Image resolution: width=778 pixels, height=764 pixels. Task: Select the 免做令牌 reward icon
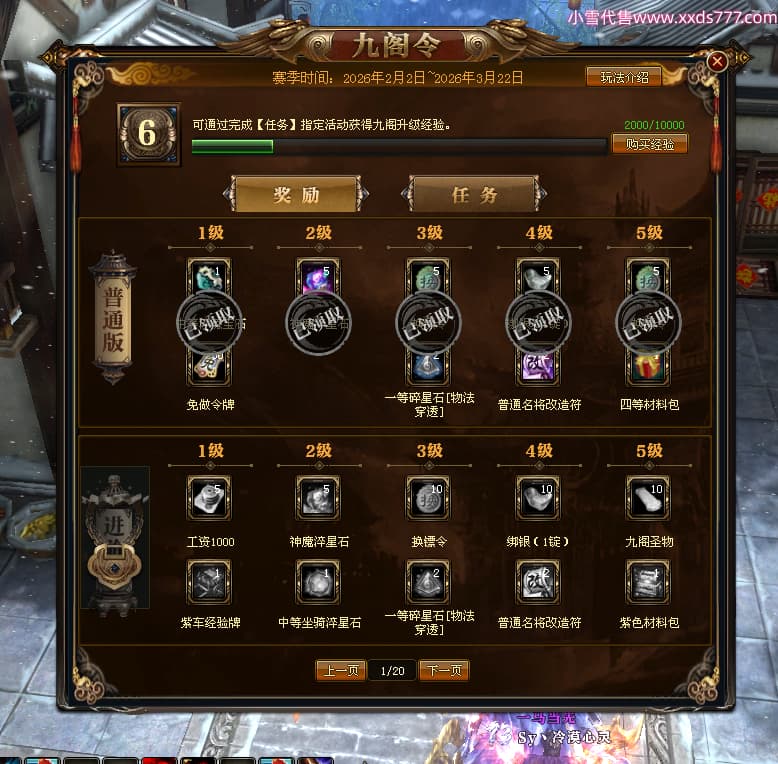pyautogui.click(x=209, y=367)
